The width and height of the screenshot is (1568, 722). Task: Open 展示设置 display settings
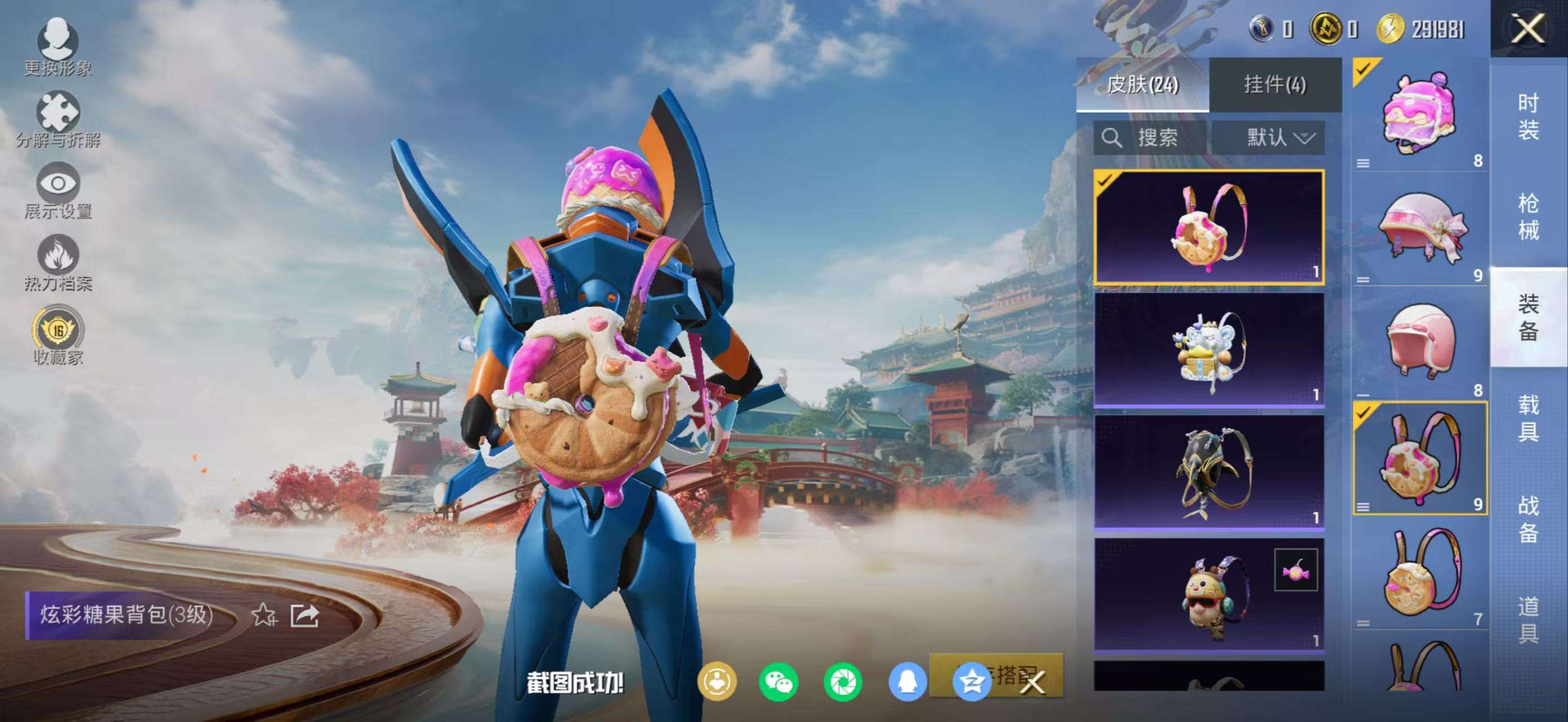pos(58,190)
